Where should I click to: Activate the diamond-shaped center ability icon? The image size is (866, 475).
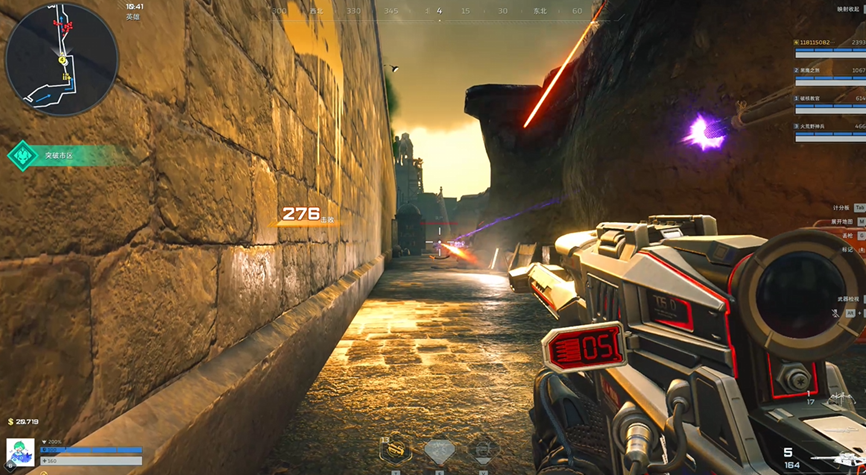point(440,452)
